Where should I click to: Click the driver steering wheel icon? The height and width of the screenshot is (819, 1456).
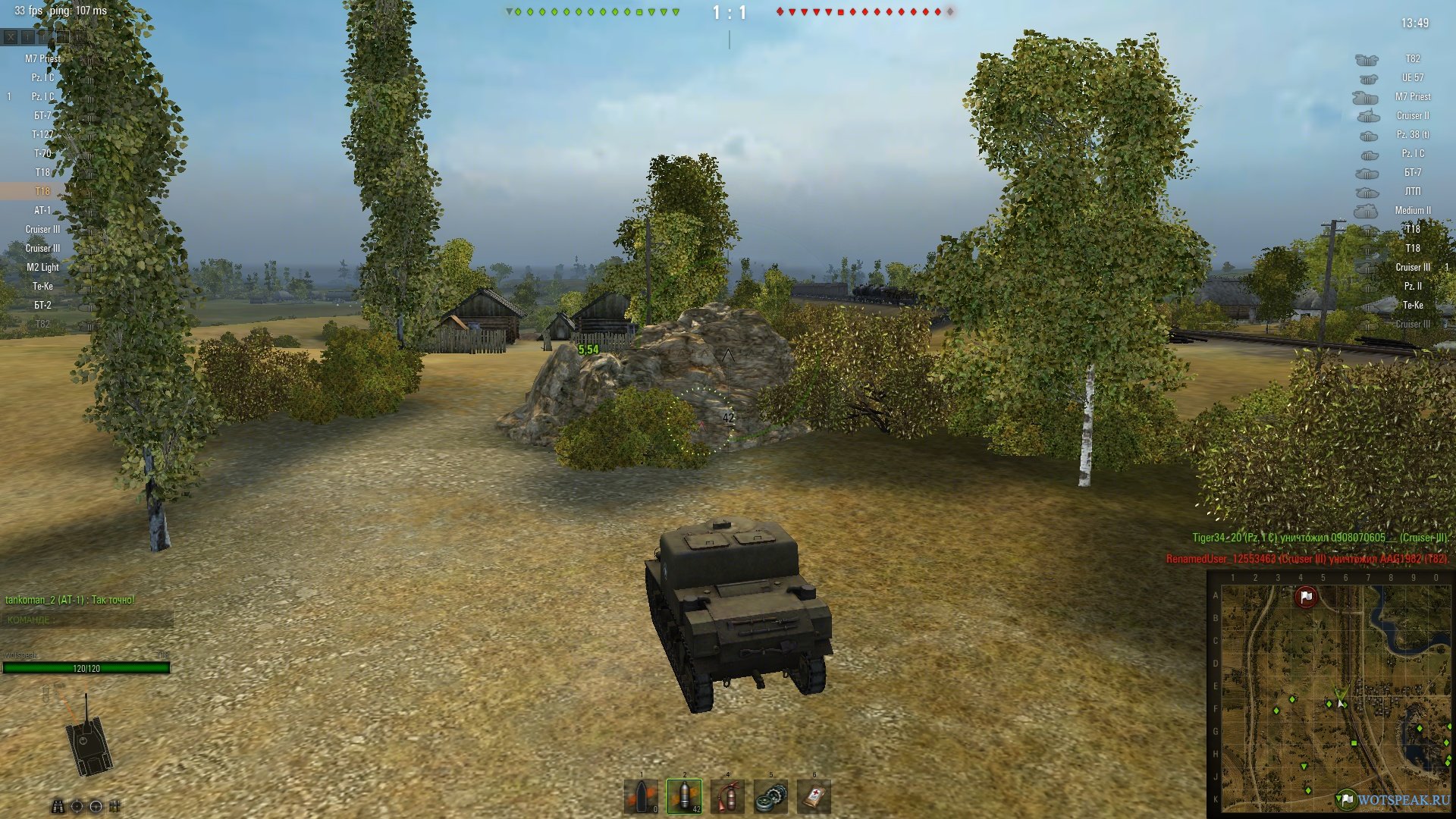(96, 806)
